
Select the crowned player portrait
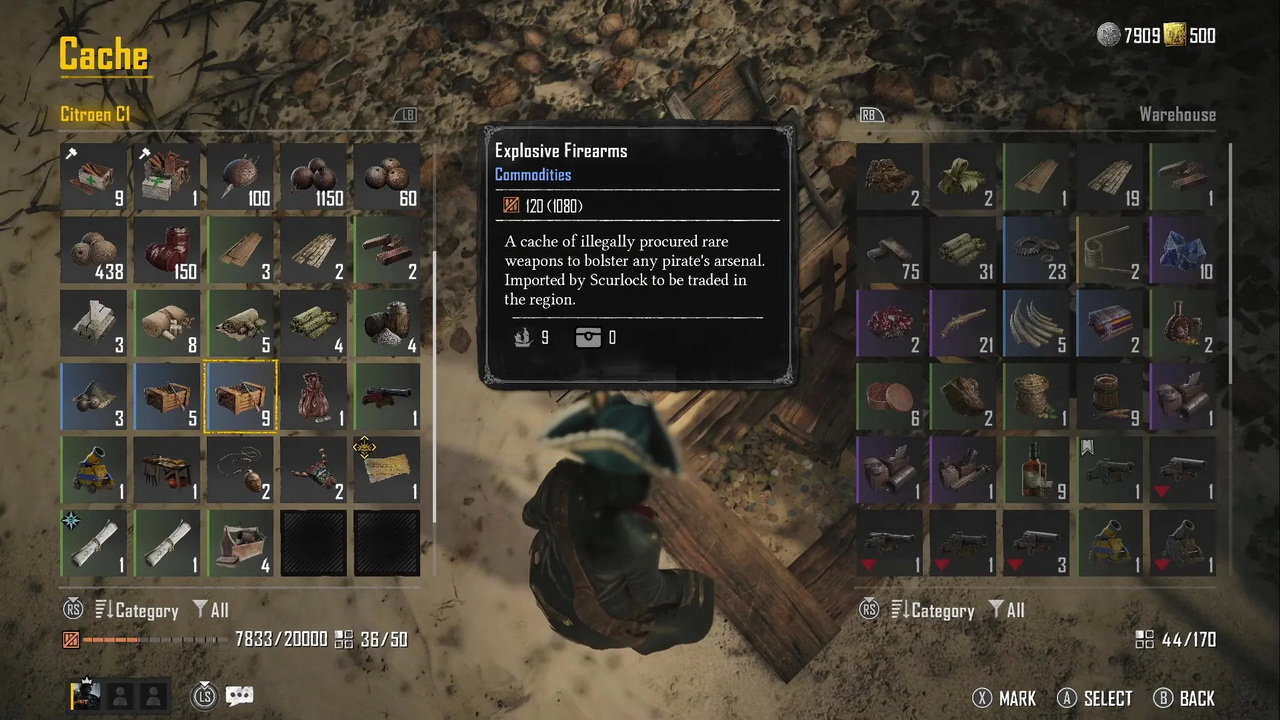tap(85, 696)
